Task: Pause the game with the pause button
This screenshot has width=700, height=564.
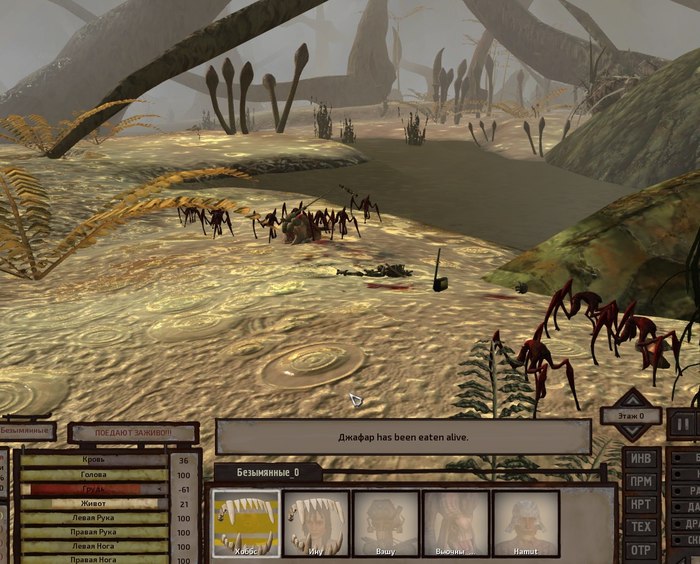Action: (682, 422)
